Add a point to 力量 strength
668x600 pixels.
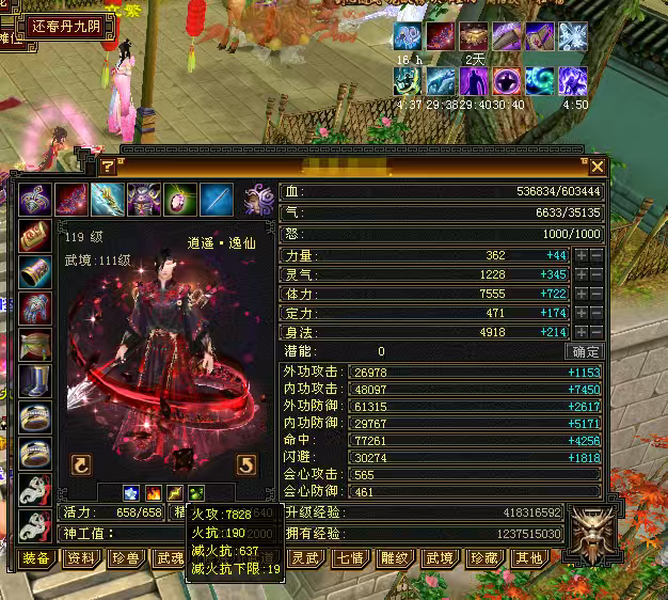click(581, 256)
